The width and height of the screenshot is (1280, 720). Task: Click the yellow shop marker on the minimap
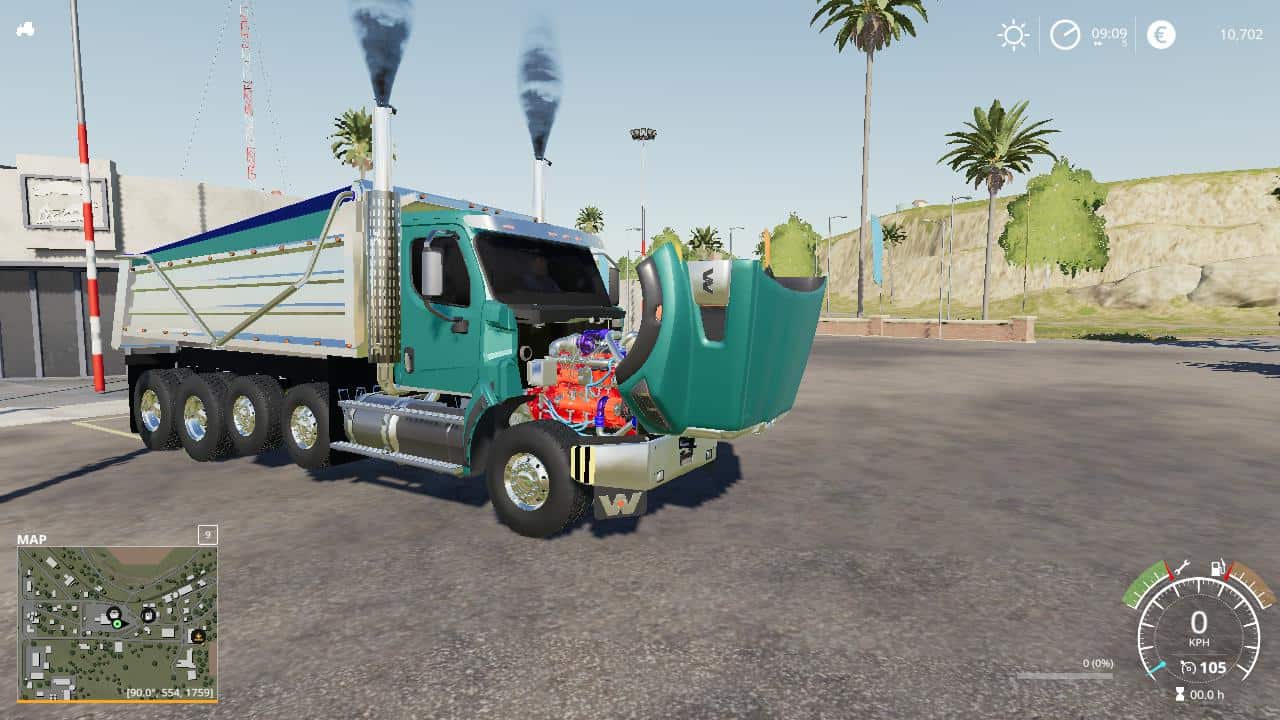click(x=198, y=637)
